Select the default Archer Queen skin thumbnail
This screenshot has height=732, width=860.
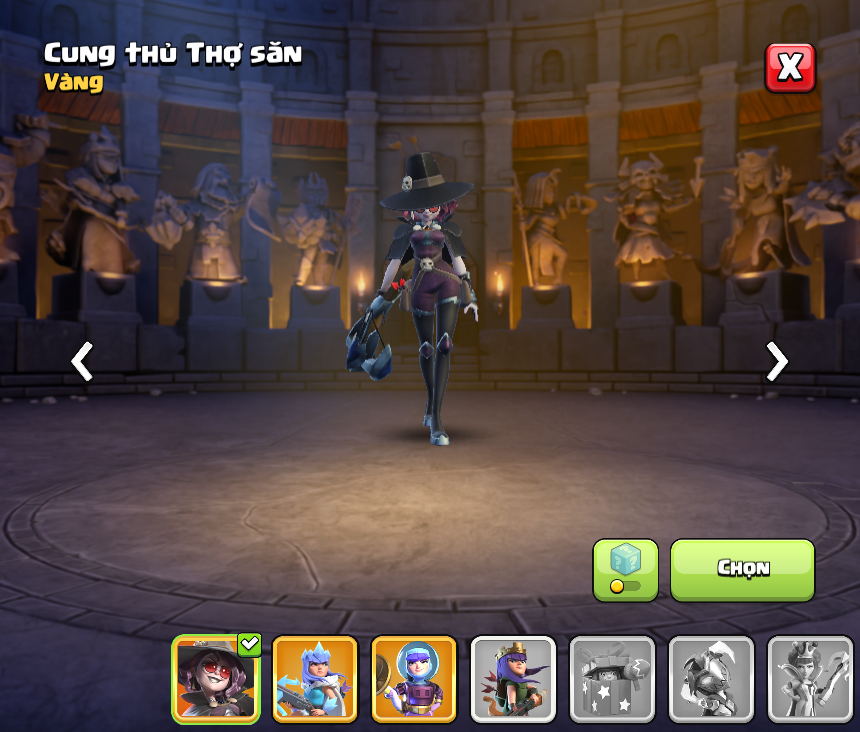click(x=513, y=679)
